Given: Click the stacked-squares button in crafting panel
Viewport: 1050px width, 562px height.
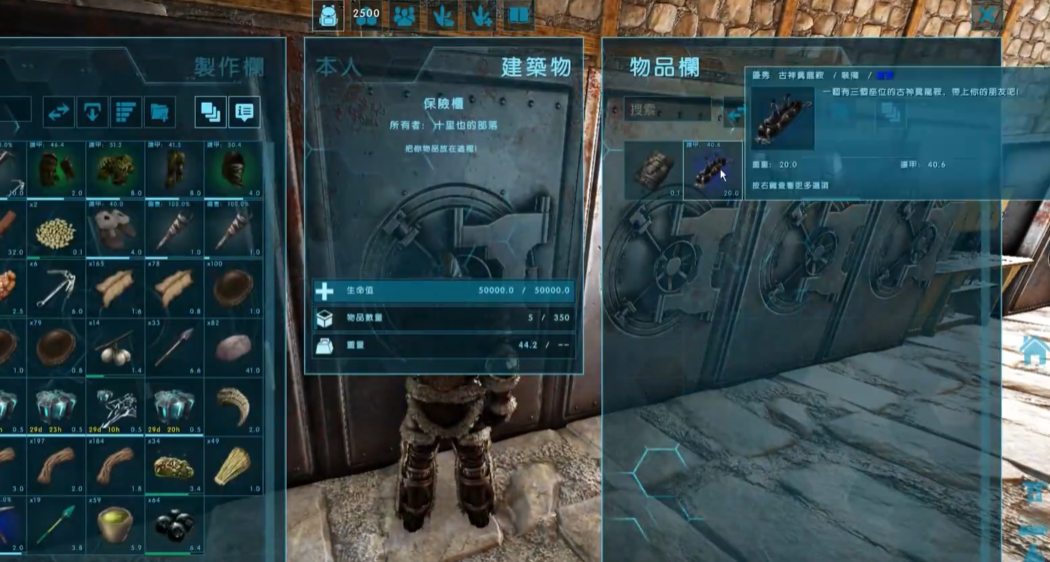Looking at the screenshot, I should (x=210, y=112).
